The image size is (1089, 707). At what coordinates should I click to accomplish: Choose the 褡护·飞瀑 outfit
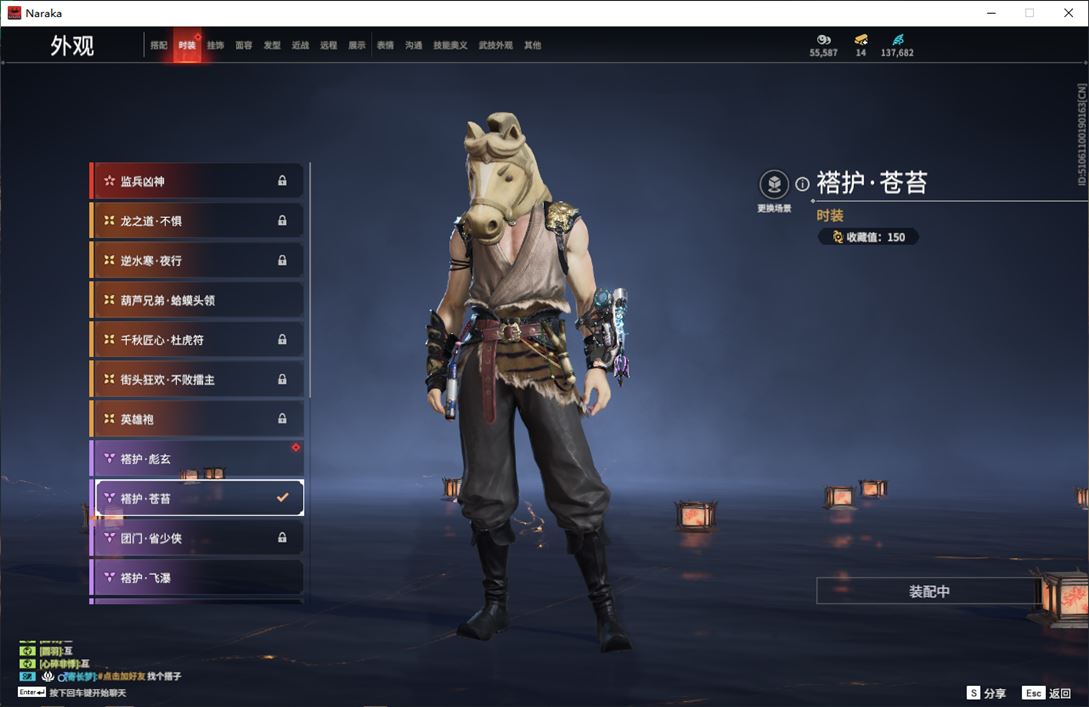click(197, 578)
